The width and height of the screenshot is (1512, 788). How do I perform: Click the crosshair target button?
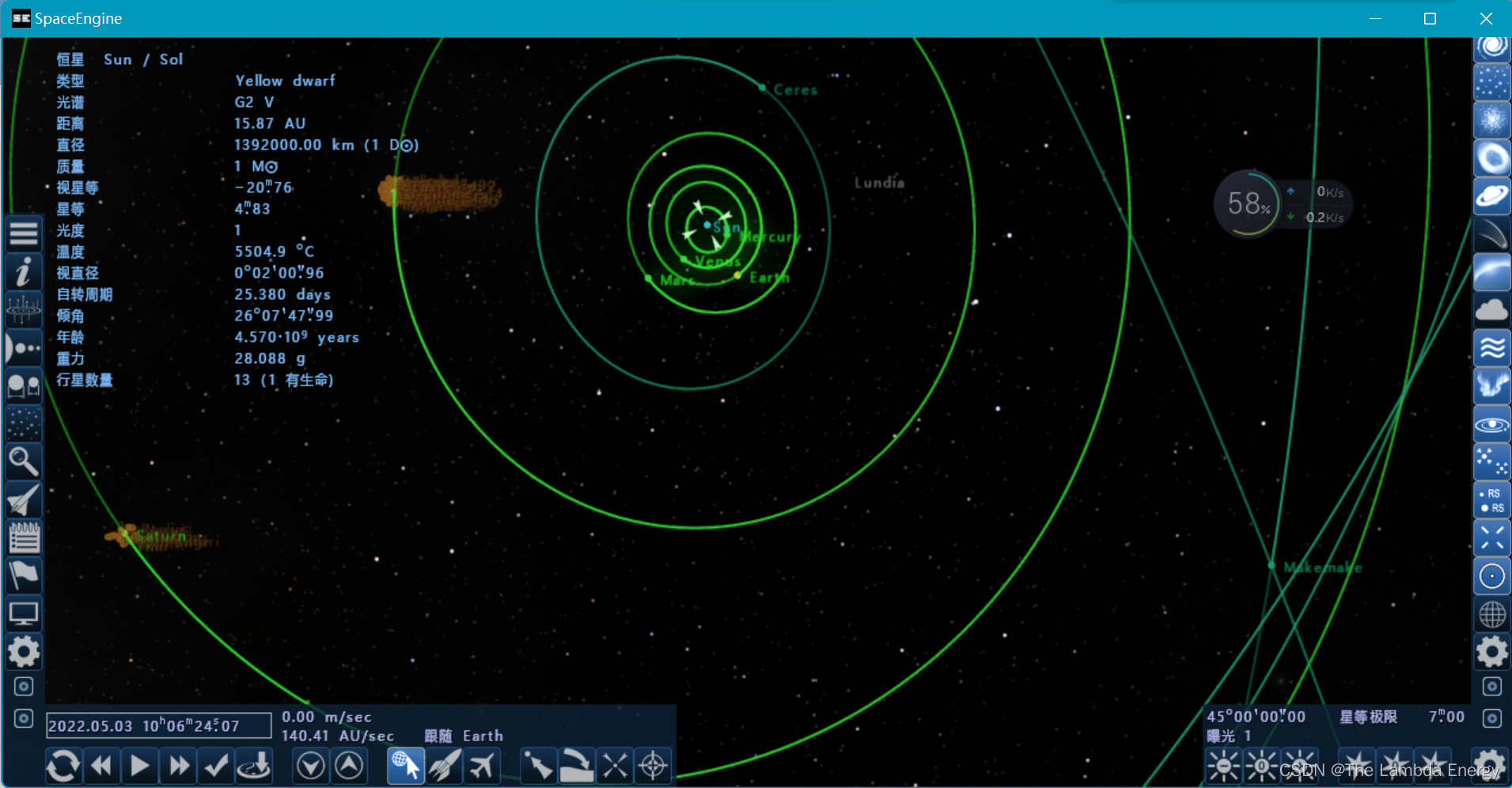tap(653, 766)
